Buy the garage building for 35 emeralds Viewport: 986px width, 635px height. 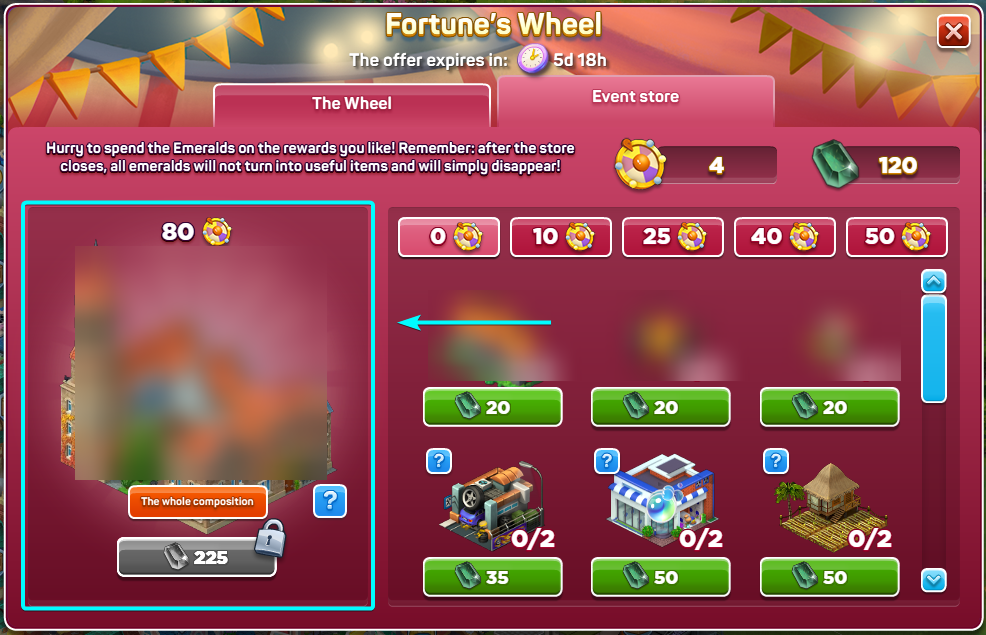click(x=492, y=577)
